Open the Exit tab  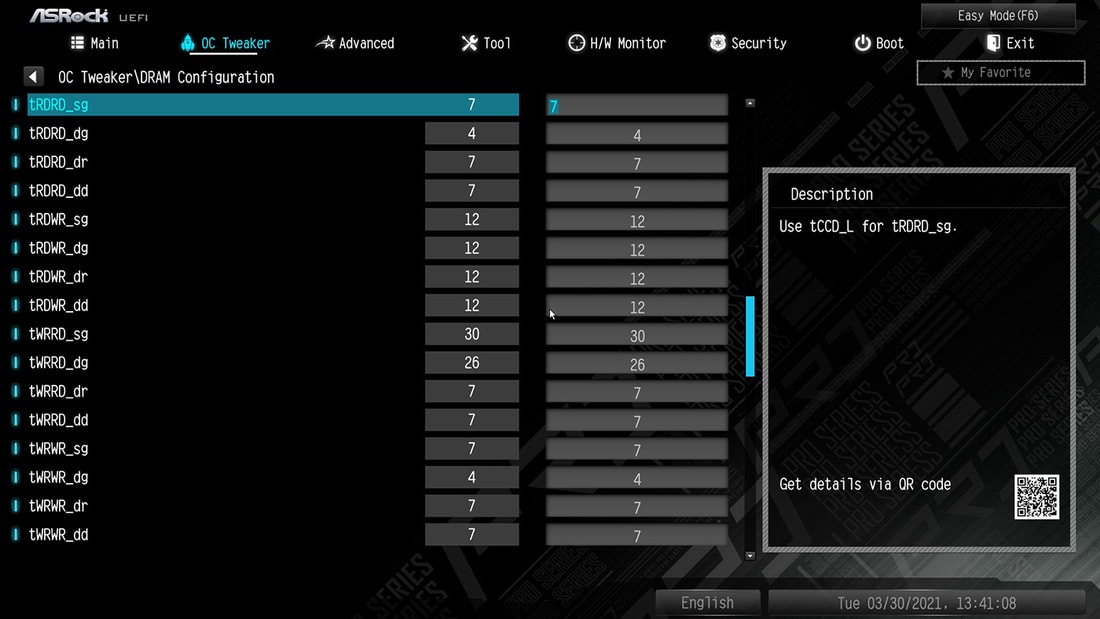(1010, 43)
